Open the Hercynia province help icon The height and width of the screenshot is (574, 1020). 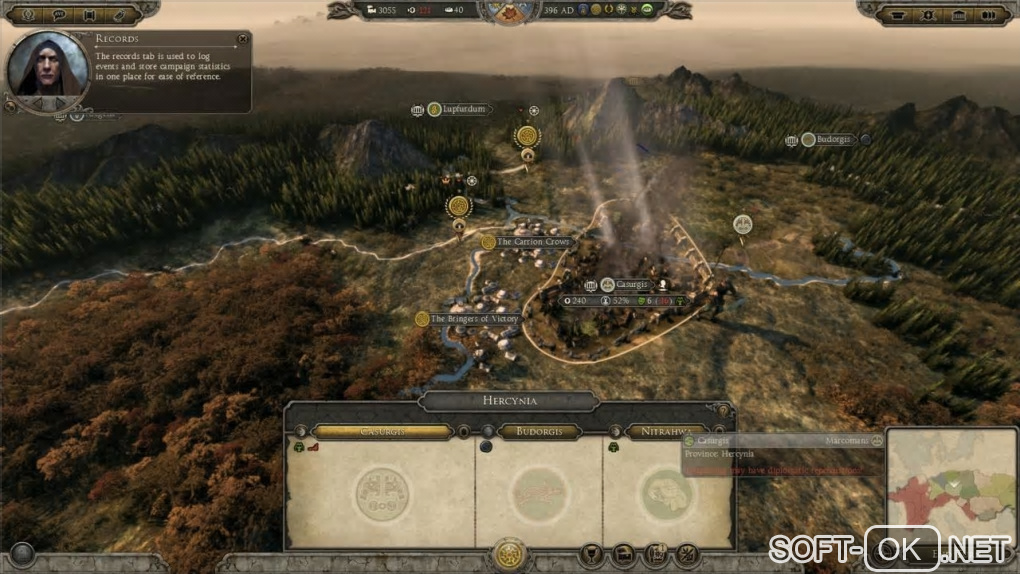[x=722, y=409]
